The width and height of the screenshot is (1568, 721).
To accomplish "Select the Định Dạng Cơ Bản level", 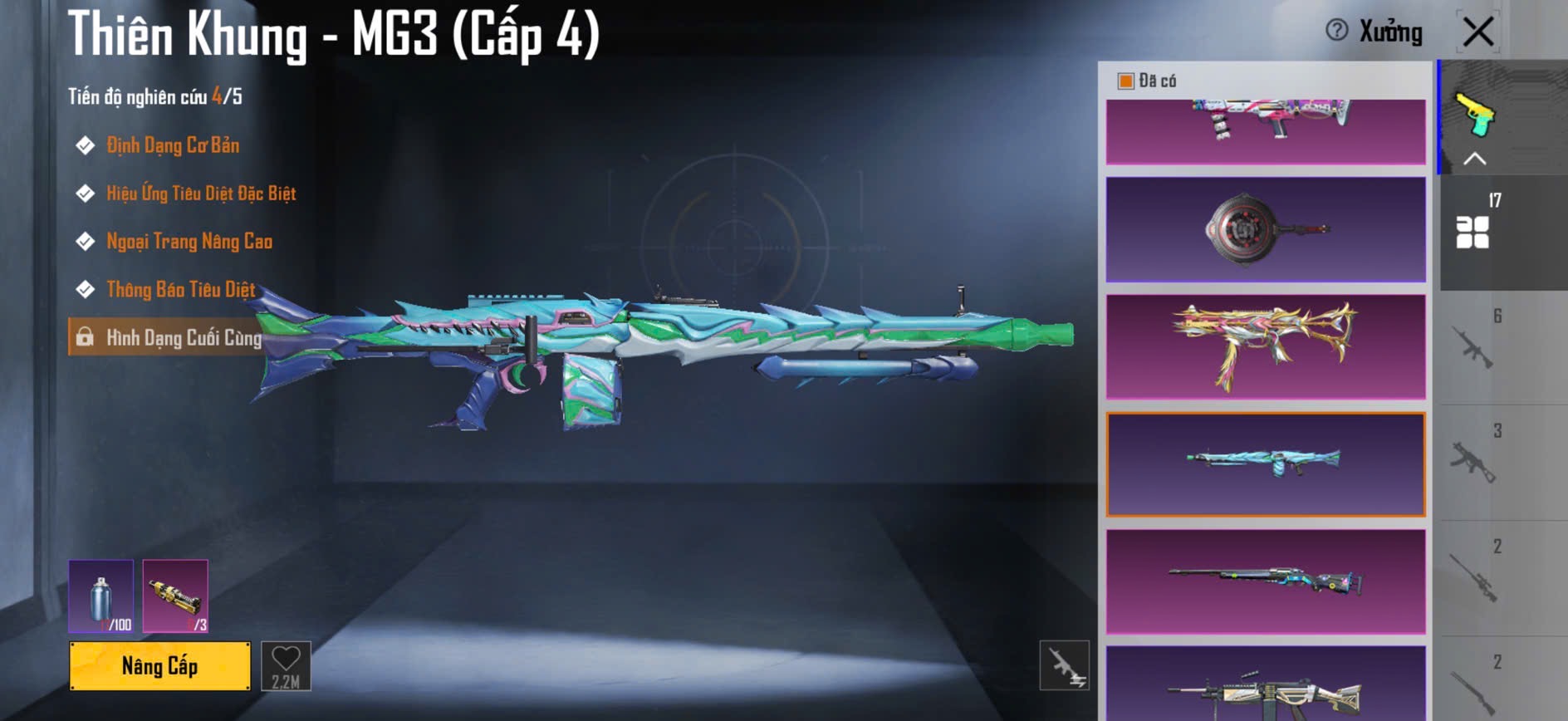I will (x=172, y=145).
